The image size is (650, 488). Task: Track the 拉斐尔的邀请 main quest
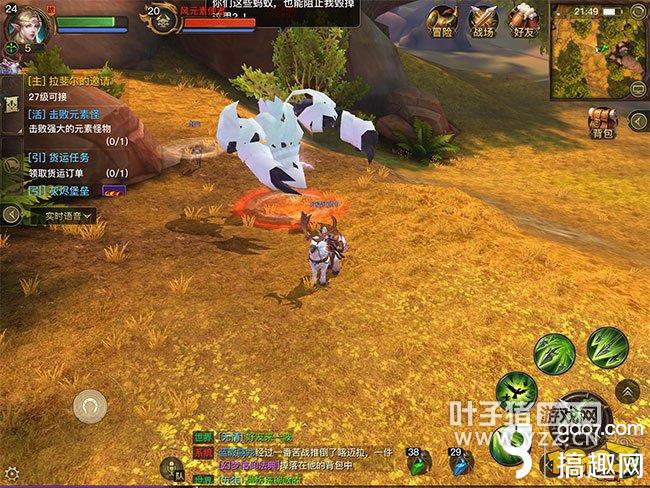click(68, 82)
